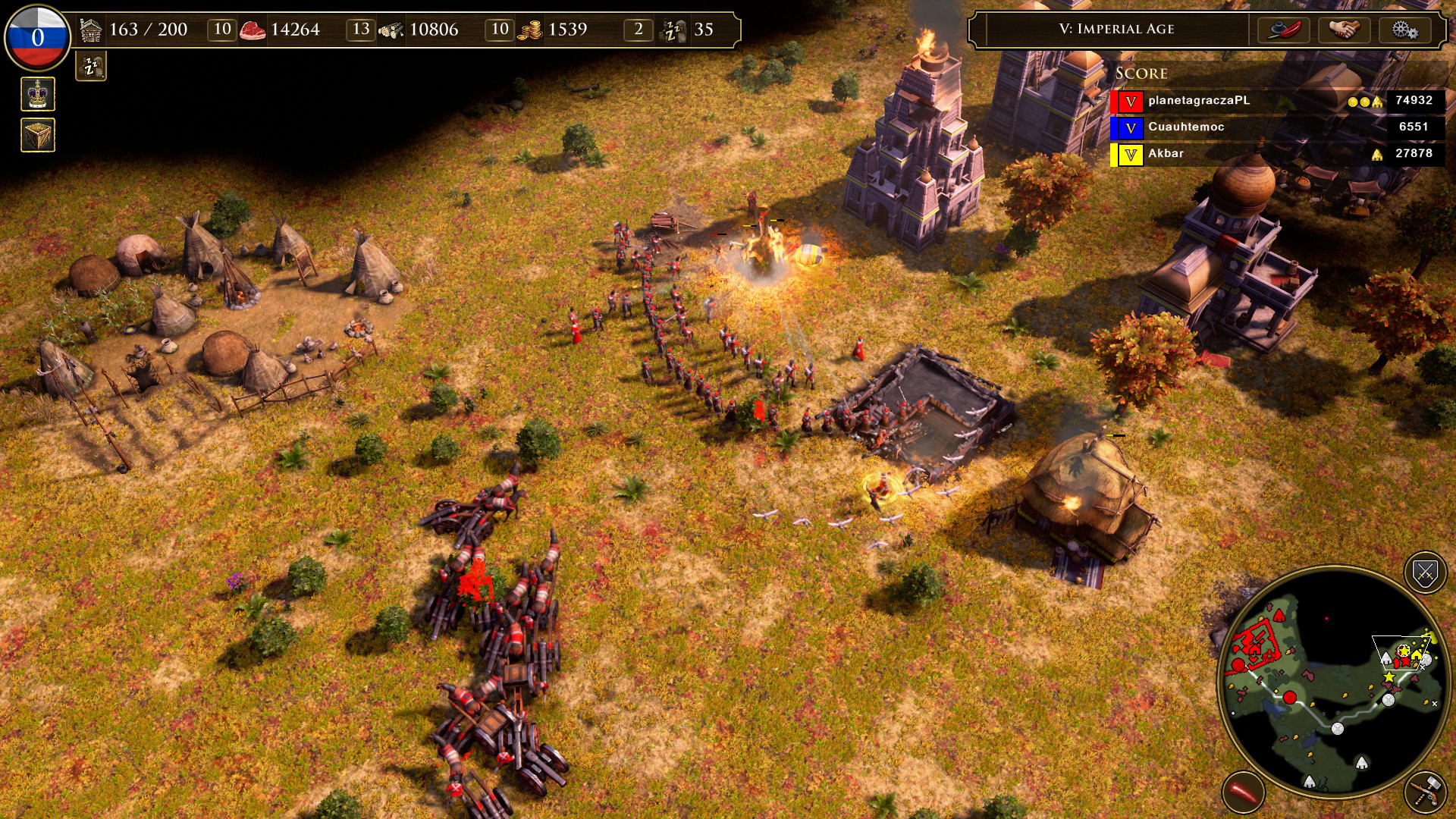
Task: Click the wood villager count box
Action: pyautogui.click(x=361, y=30)
